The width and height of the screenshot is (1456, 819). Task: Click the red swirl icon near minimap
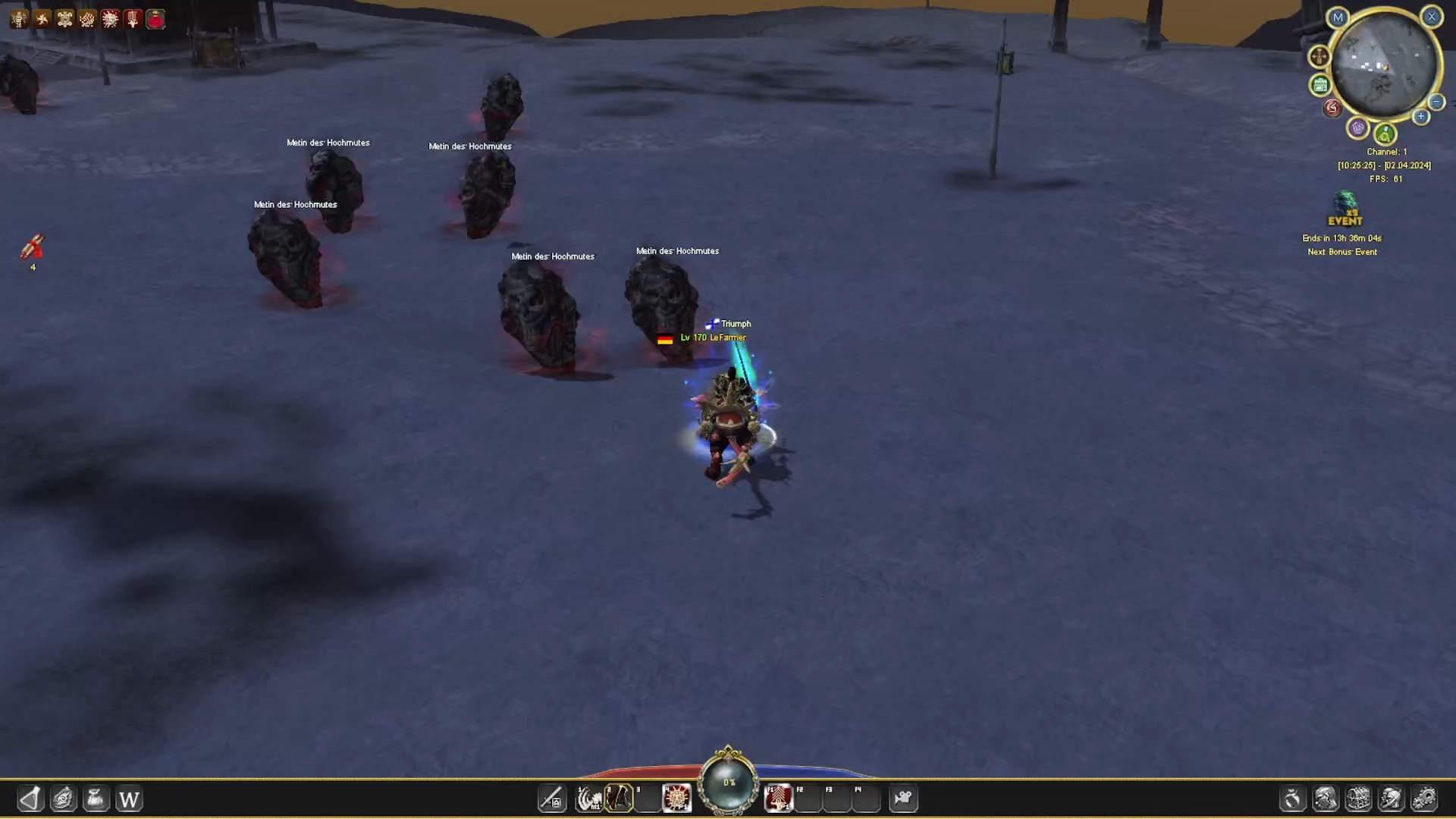pyautogui.click(x=1332, y=108)
